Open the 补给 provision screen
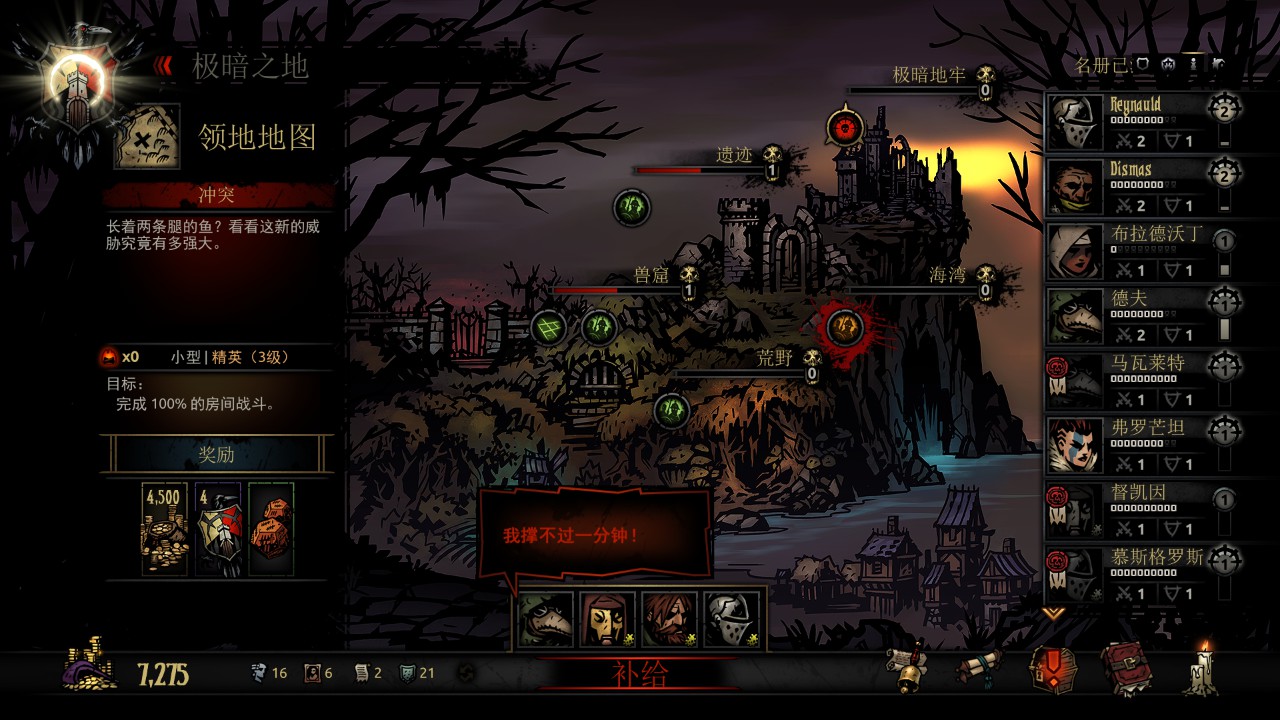1280x720 pixels. click(x=639, y=674)
